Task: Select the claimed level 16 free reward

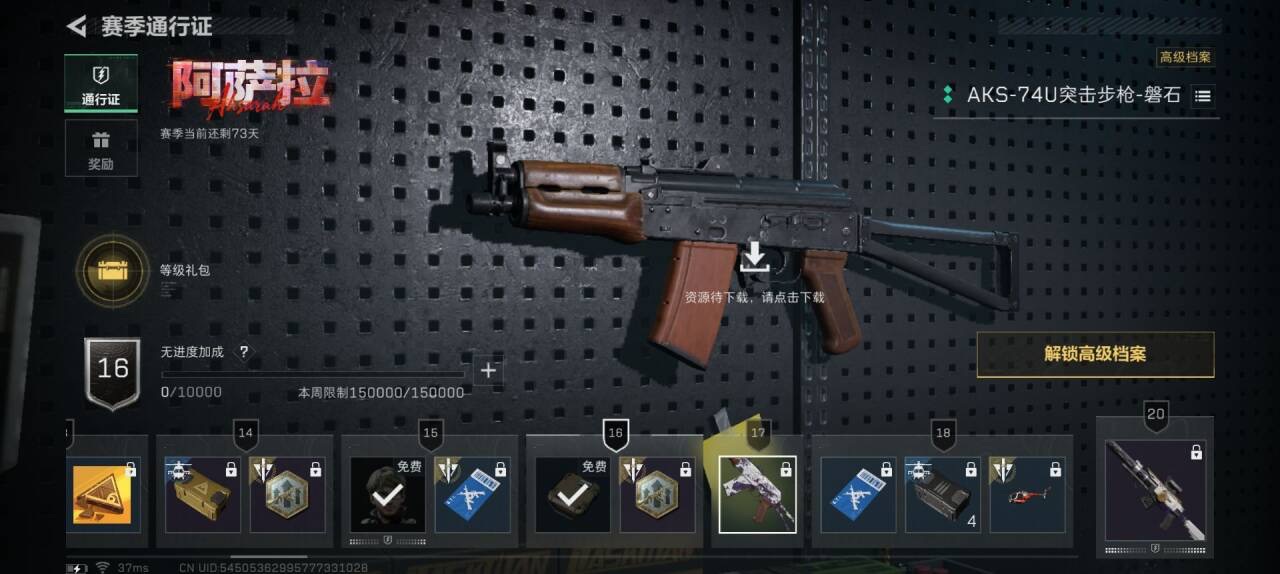Action: coord(573,495)
